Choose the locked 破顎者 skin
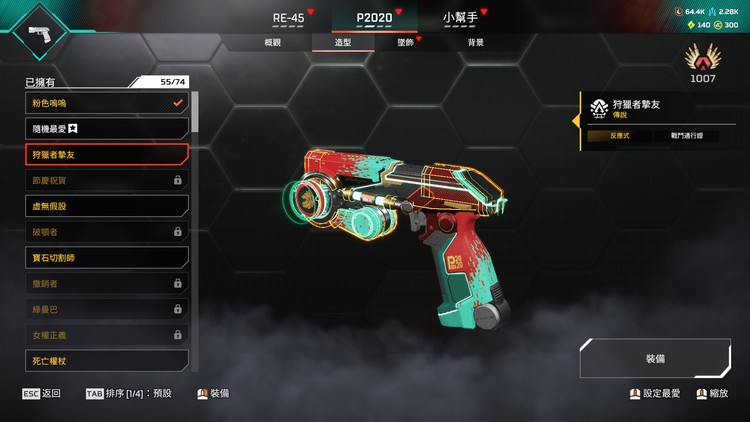 point(107,232)
